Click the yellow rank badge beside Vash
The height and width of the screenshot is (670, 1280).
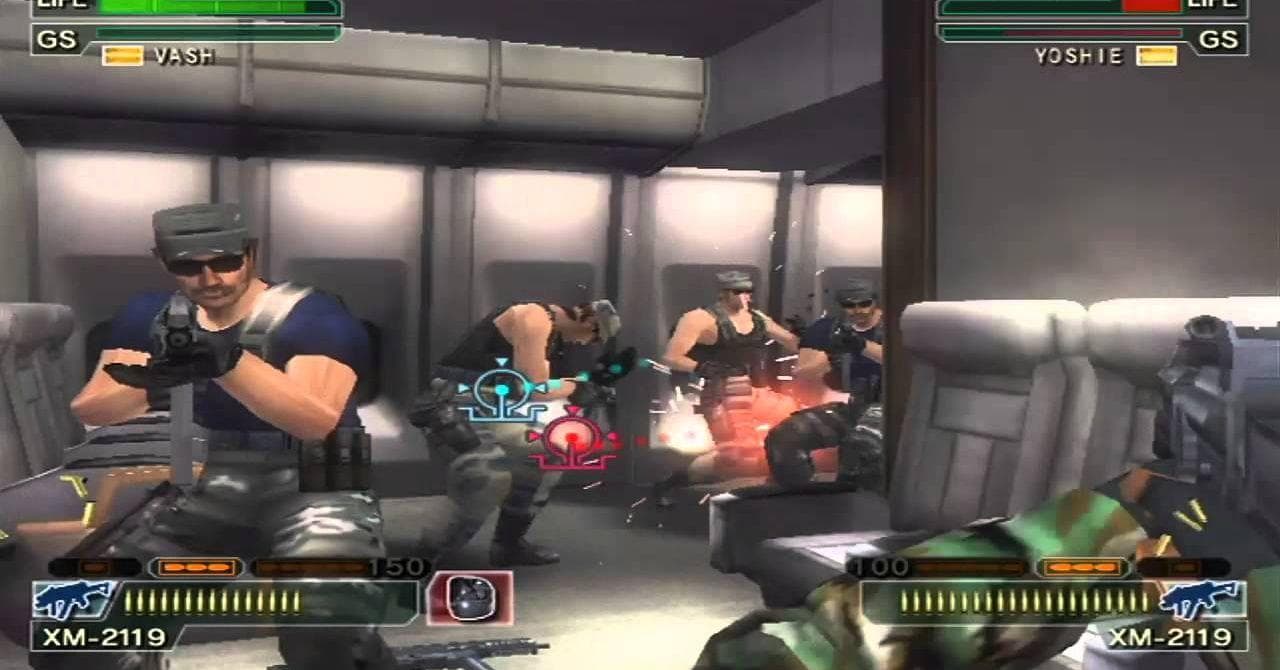[123, 56]
